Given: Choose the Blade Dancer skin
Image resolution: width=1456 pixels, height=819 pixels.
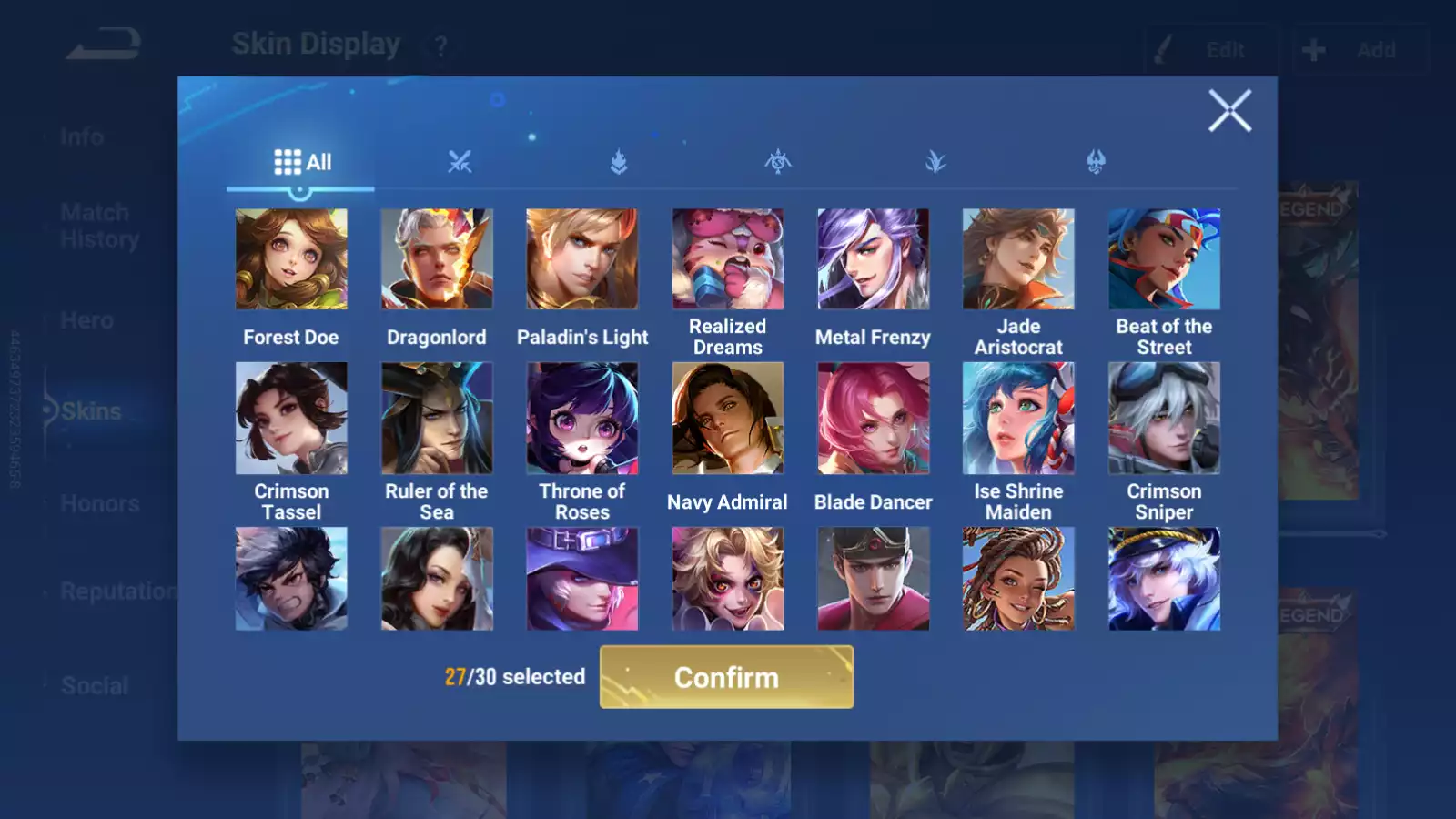Looking at the screenshot, I should pos(874,419).
